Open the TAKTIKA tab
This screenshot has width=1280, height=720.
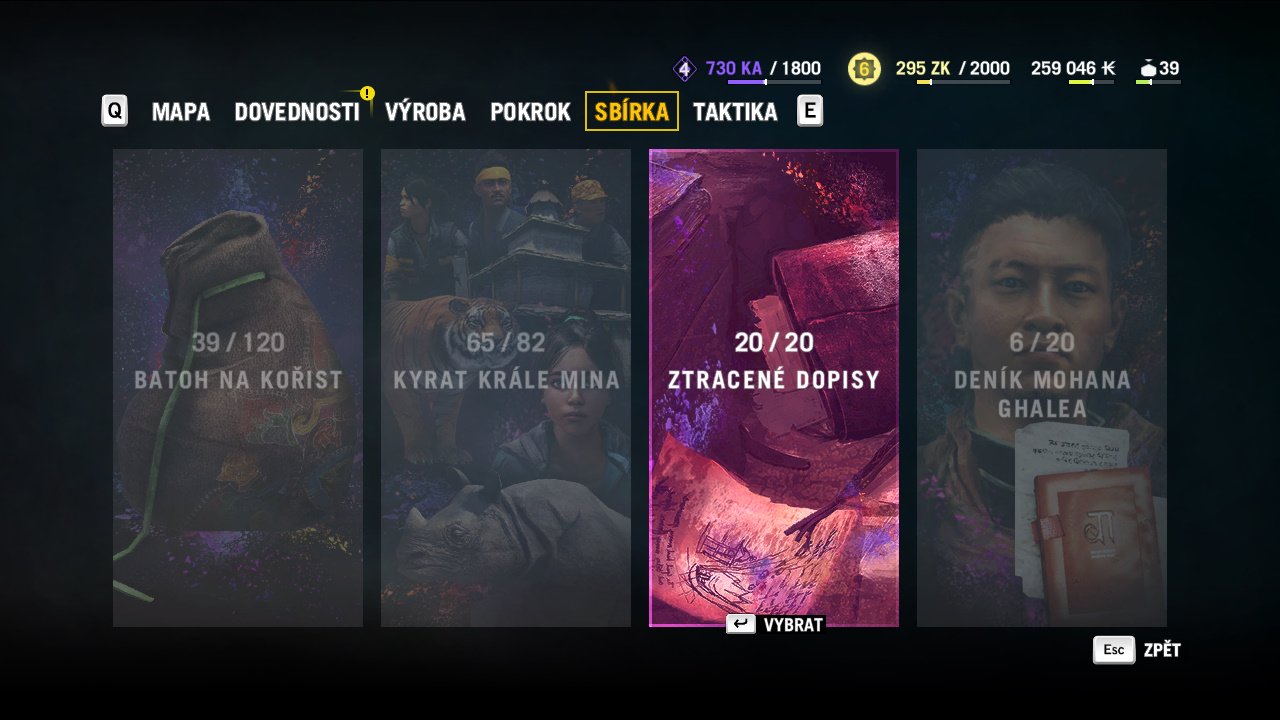pyautogui.click(x=735, y=111)
